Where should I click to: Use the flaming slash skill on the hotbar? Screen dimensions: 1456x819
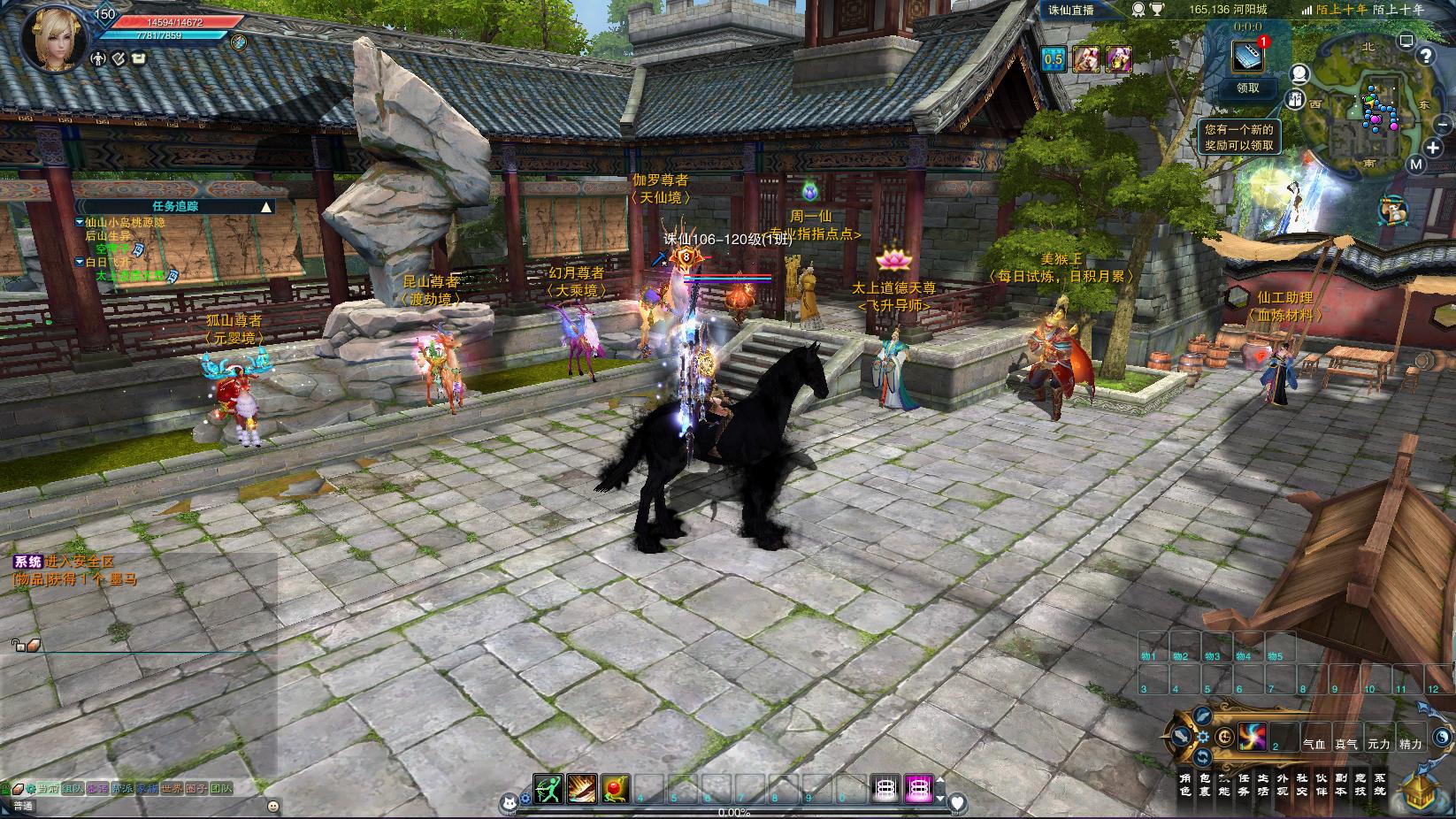pos(581,787)
